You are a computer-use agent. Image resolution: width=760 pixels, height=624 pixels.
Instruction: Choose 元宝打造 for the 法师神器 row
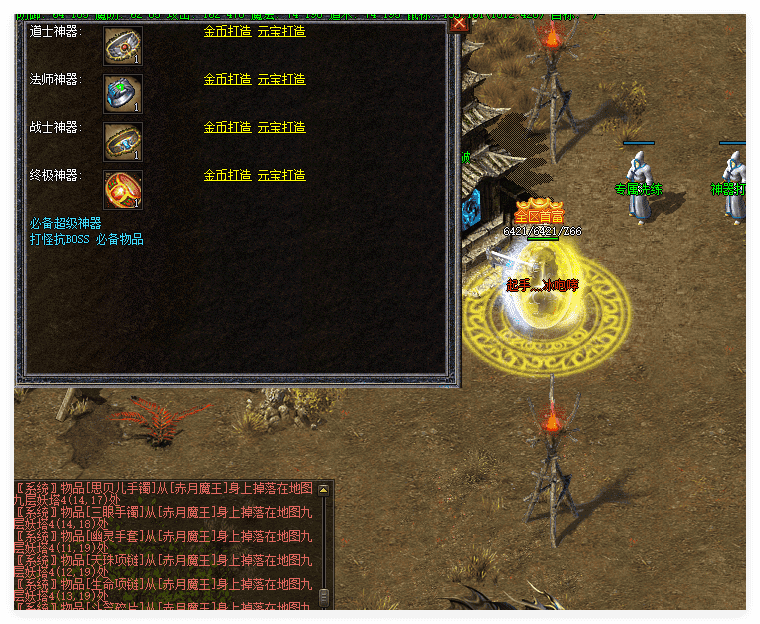pos(282,79)
